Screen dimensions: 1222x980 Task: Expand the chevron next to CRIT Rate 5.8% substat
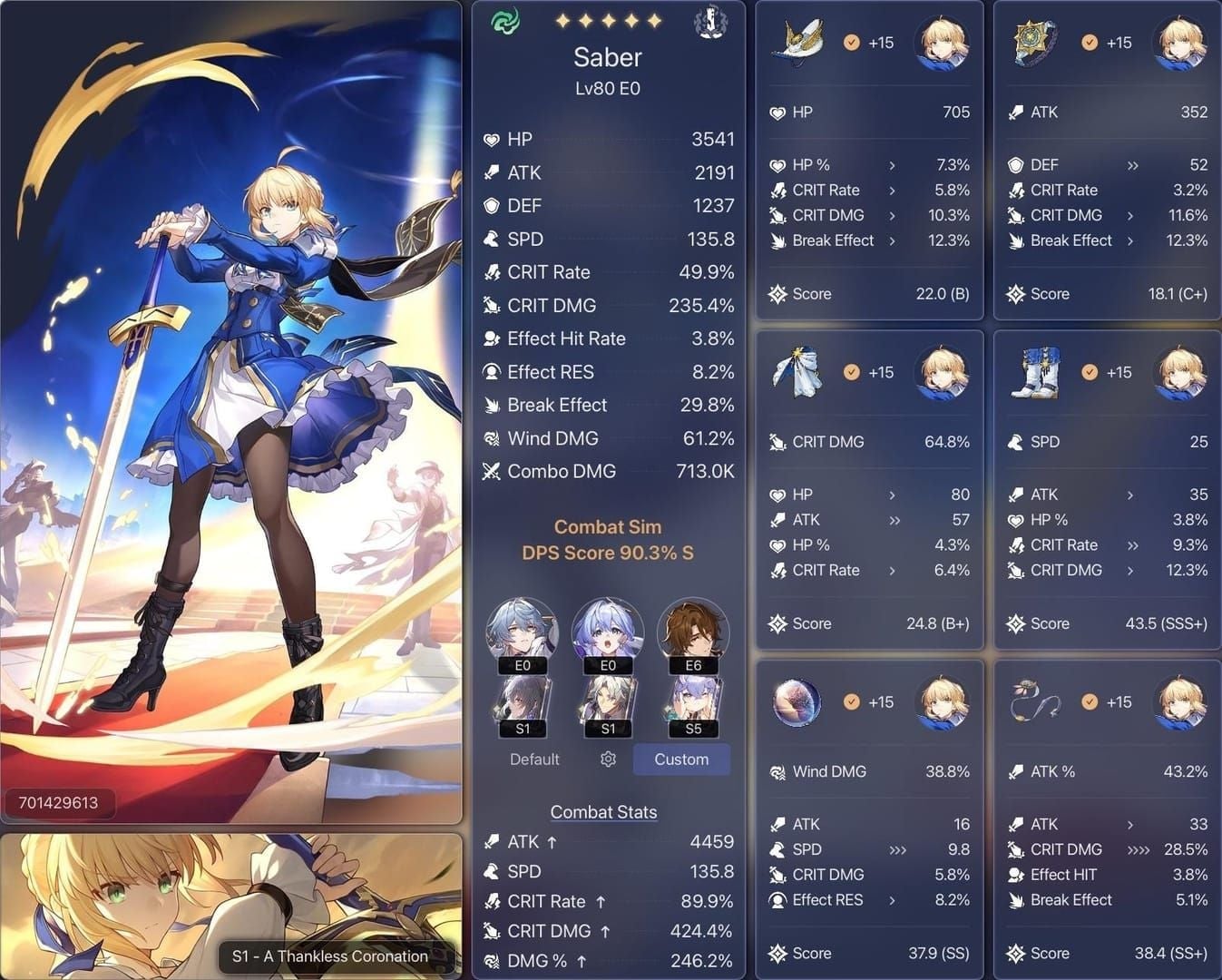[892, 191]
